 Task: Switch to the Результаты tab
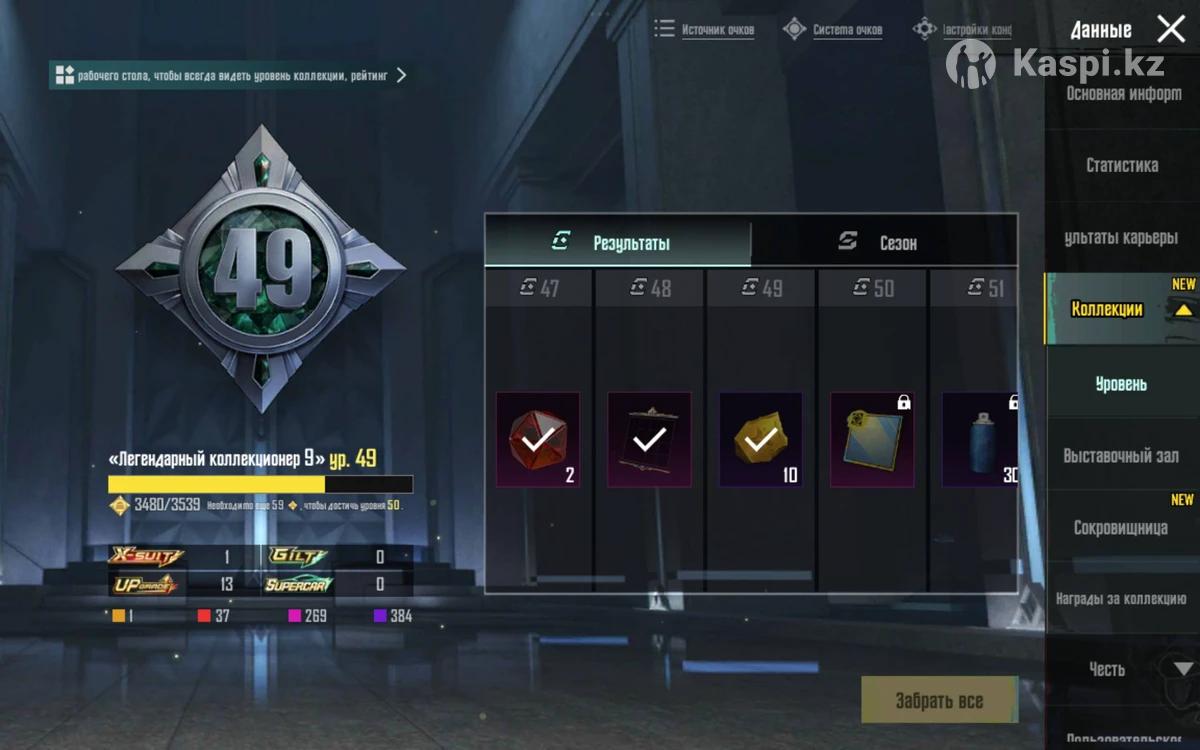tap(618, 243)
